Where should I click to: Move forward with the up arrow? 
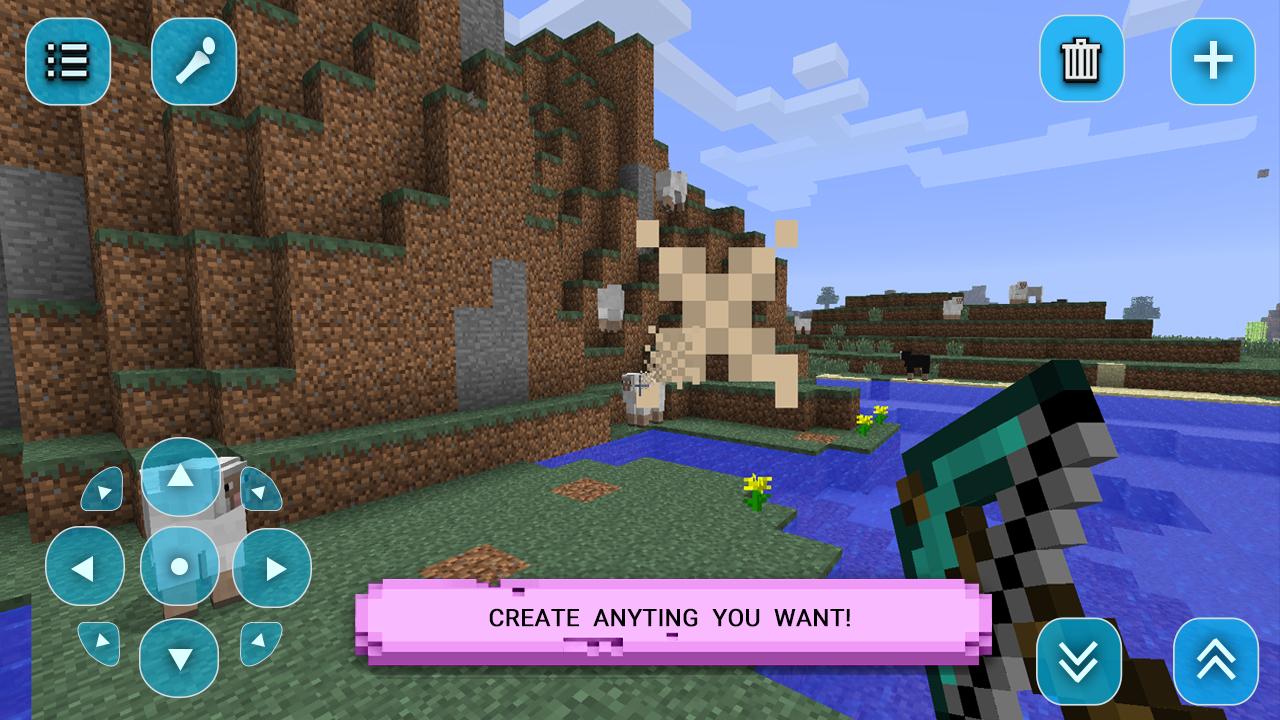coord(180,477)
